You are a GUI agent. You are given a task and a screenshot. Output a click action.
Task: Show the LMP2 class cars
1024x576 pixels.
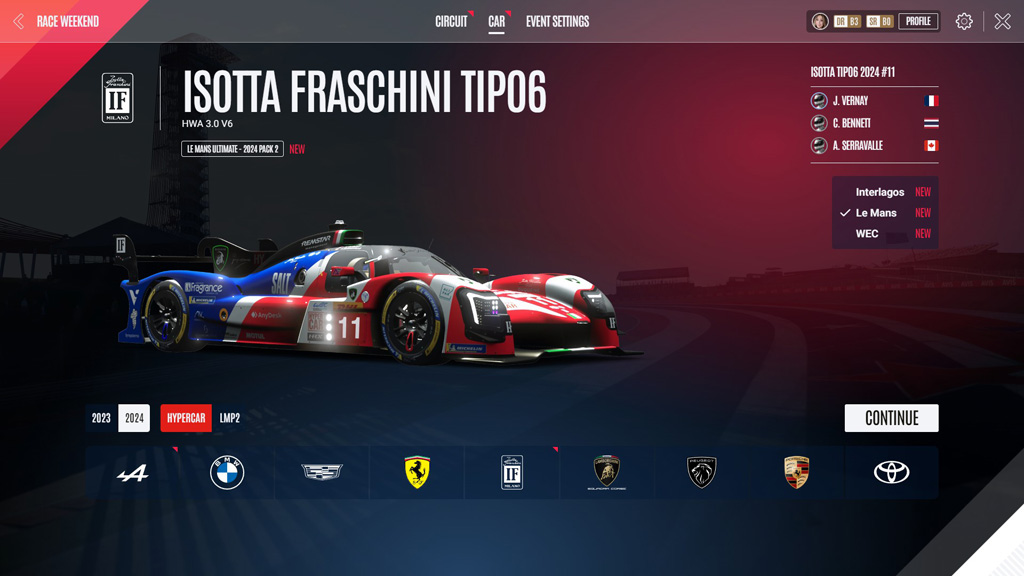tap(230, 418)
